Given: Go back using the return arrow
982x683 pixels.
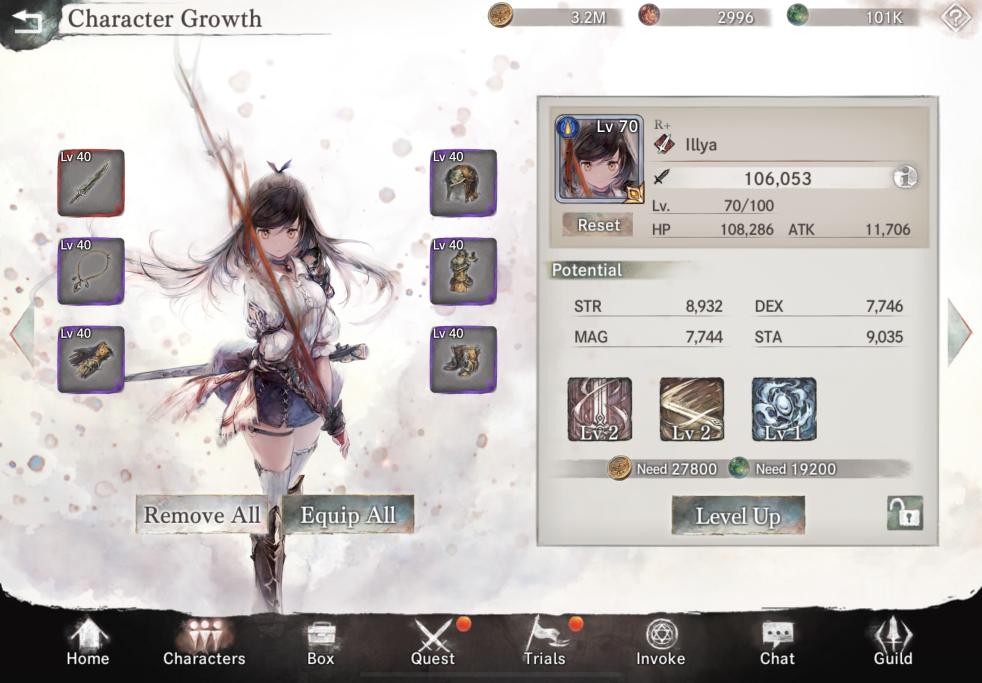Looking at the screenshot, I should click(26, 20).
